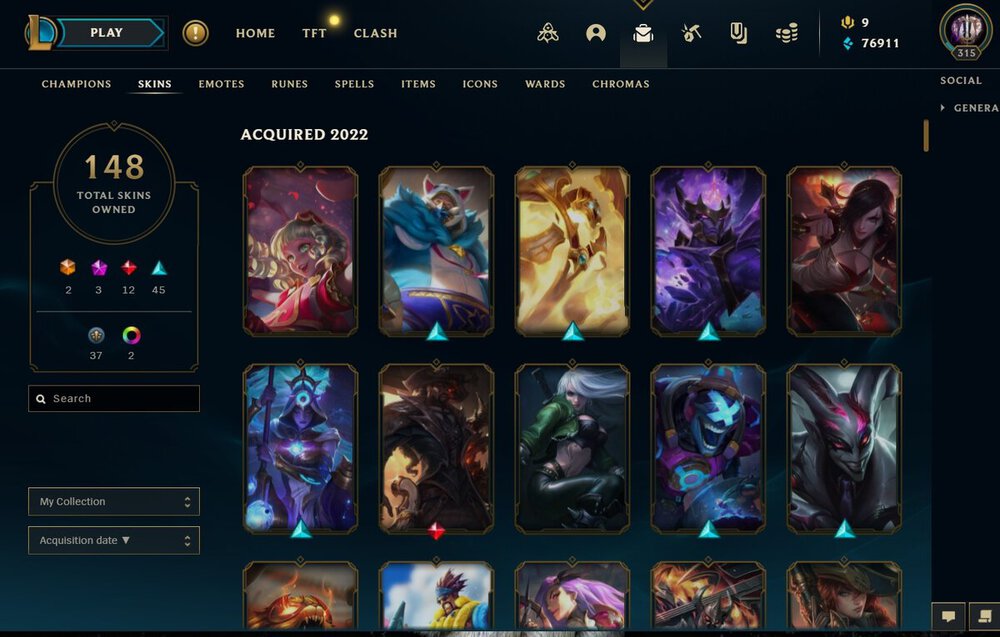Select the Spells tab
Screen dimensions: 1000x637
click(354, 84)
